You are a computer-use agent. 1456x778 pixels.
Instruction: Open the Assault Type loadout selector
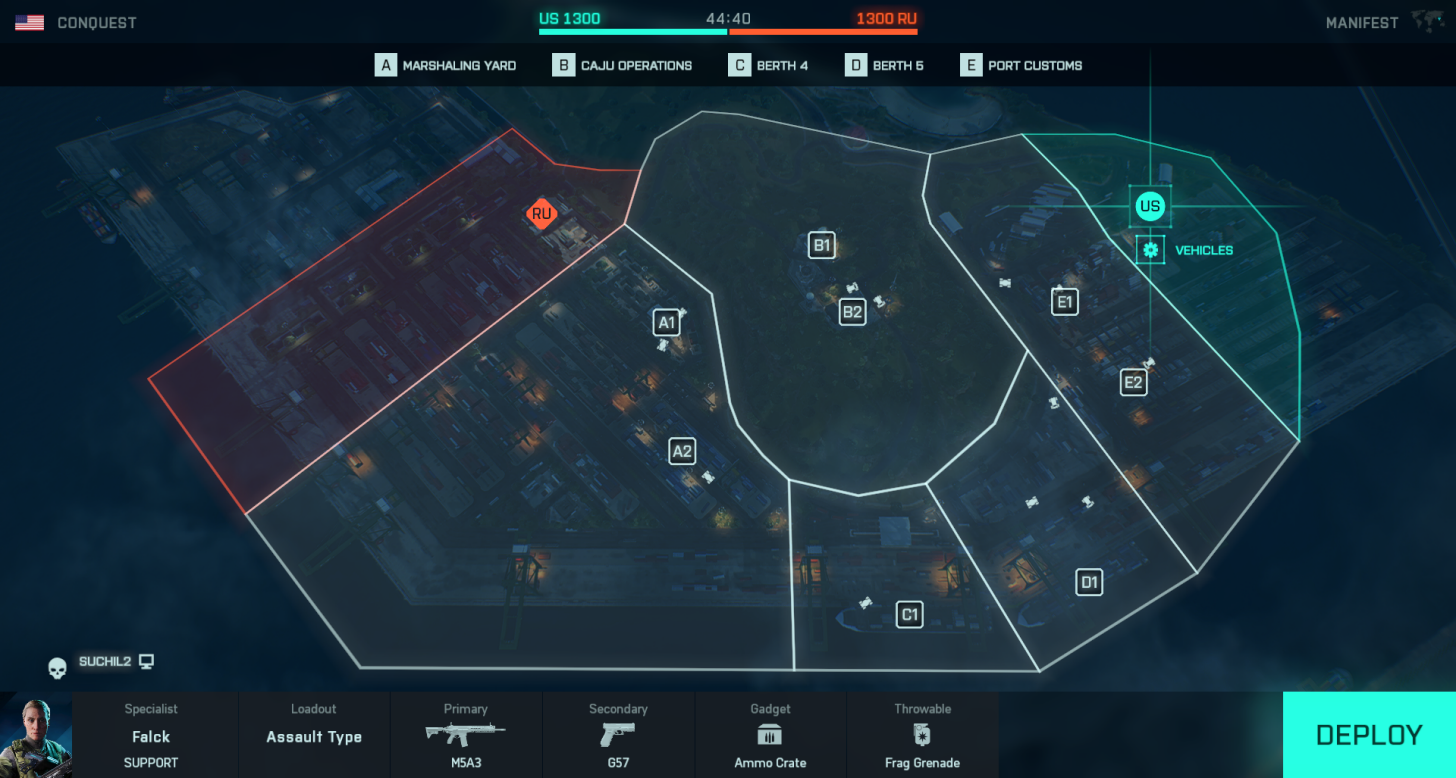pos(313,736)
